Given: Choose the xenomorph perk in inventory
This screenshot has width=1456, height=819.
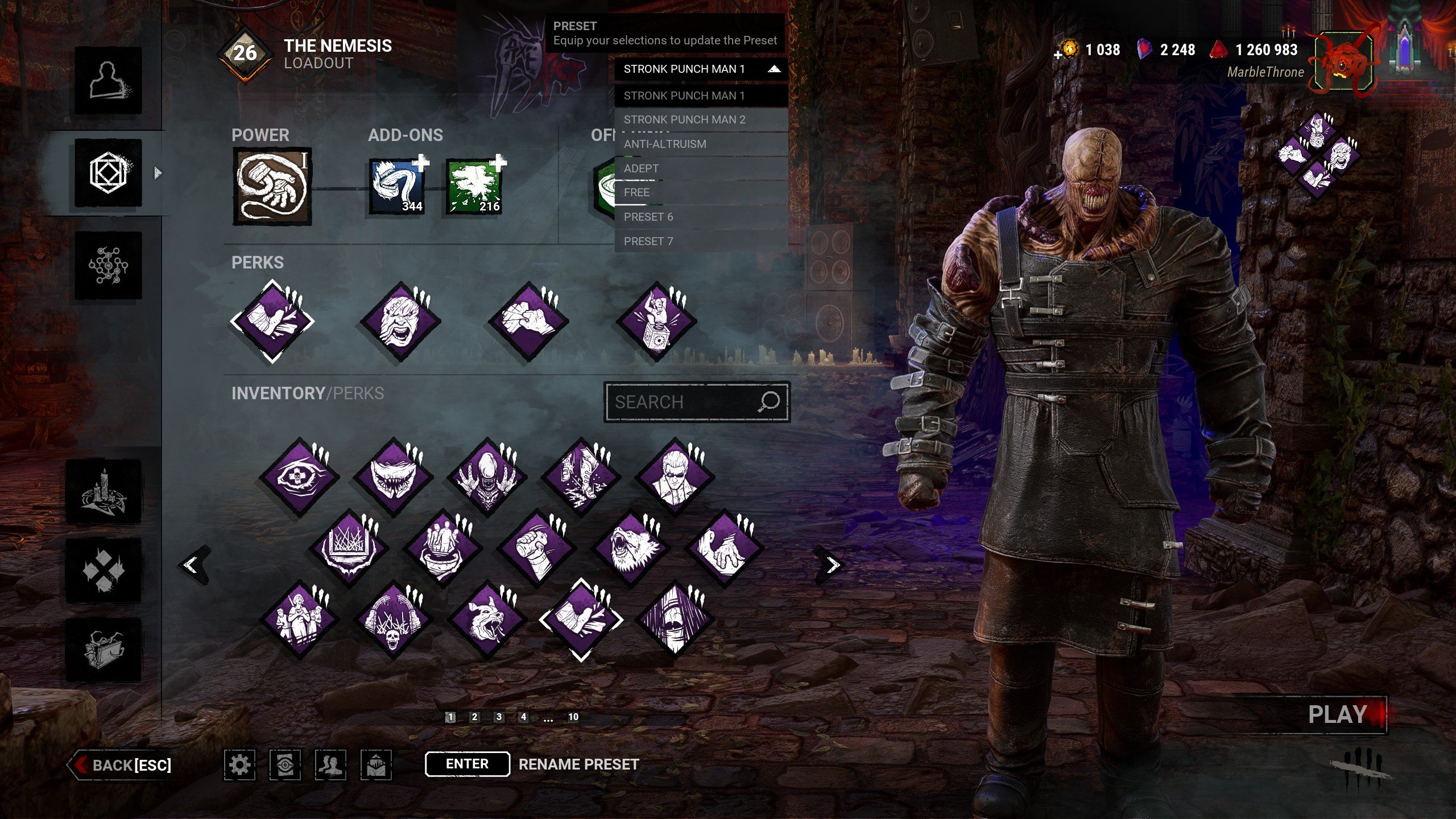Looking at the screenshot, I should pos(487,477).
